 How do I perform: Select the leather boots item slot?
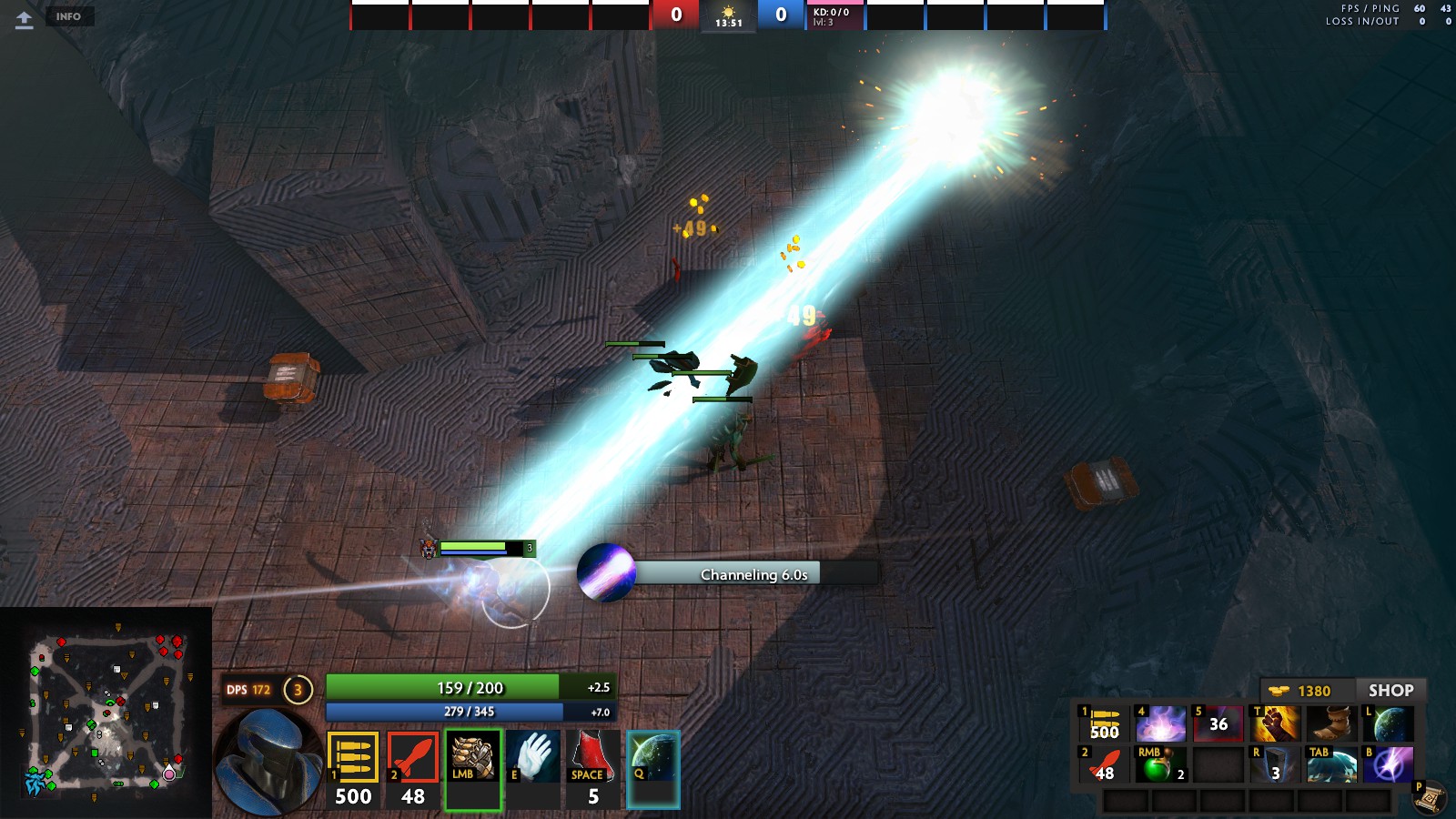pos(1332,724)
